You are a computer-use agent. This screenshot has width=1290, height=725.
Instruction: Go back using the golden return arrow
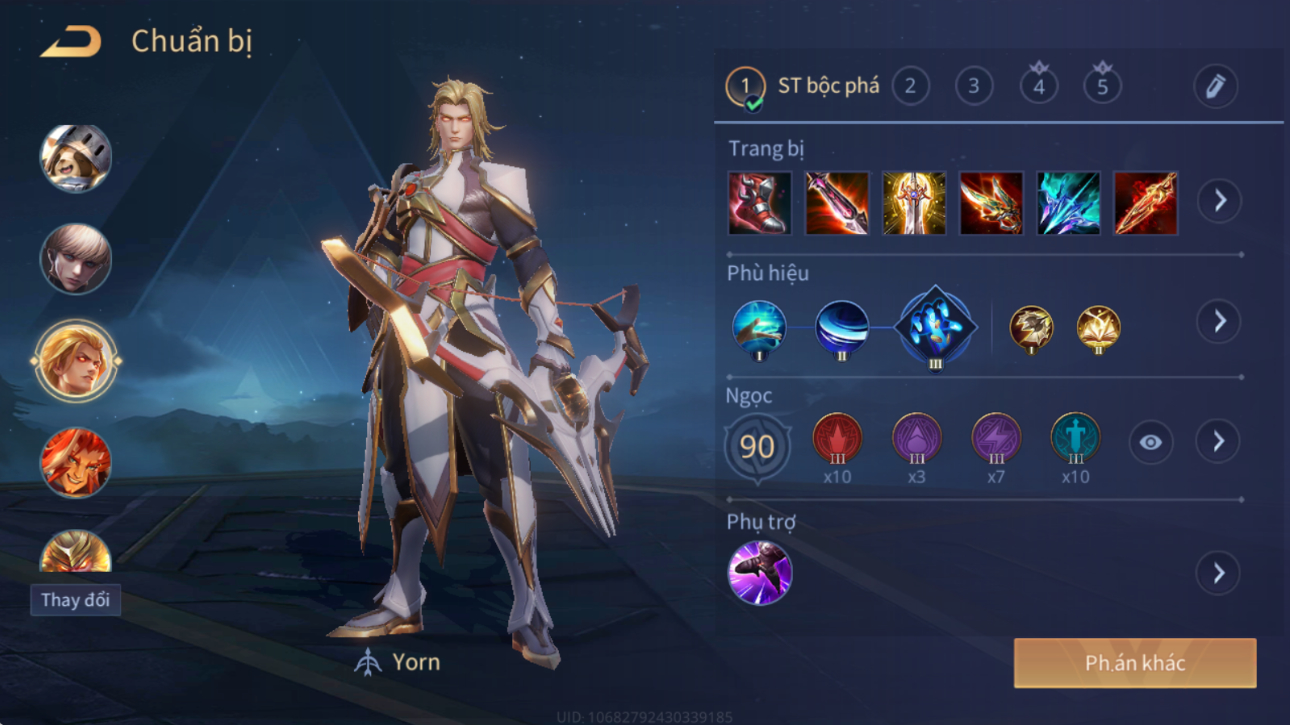coord(70,42)
